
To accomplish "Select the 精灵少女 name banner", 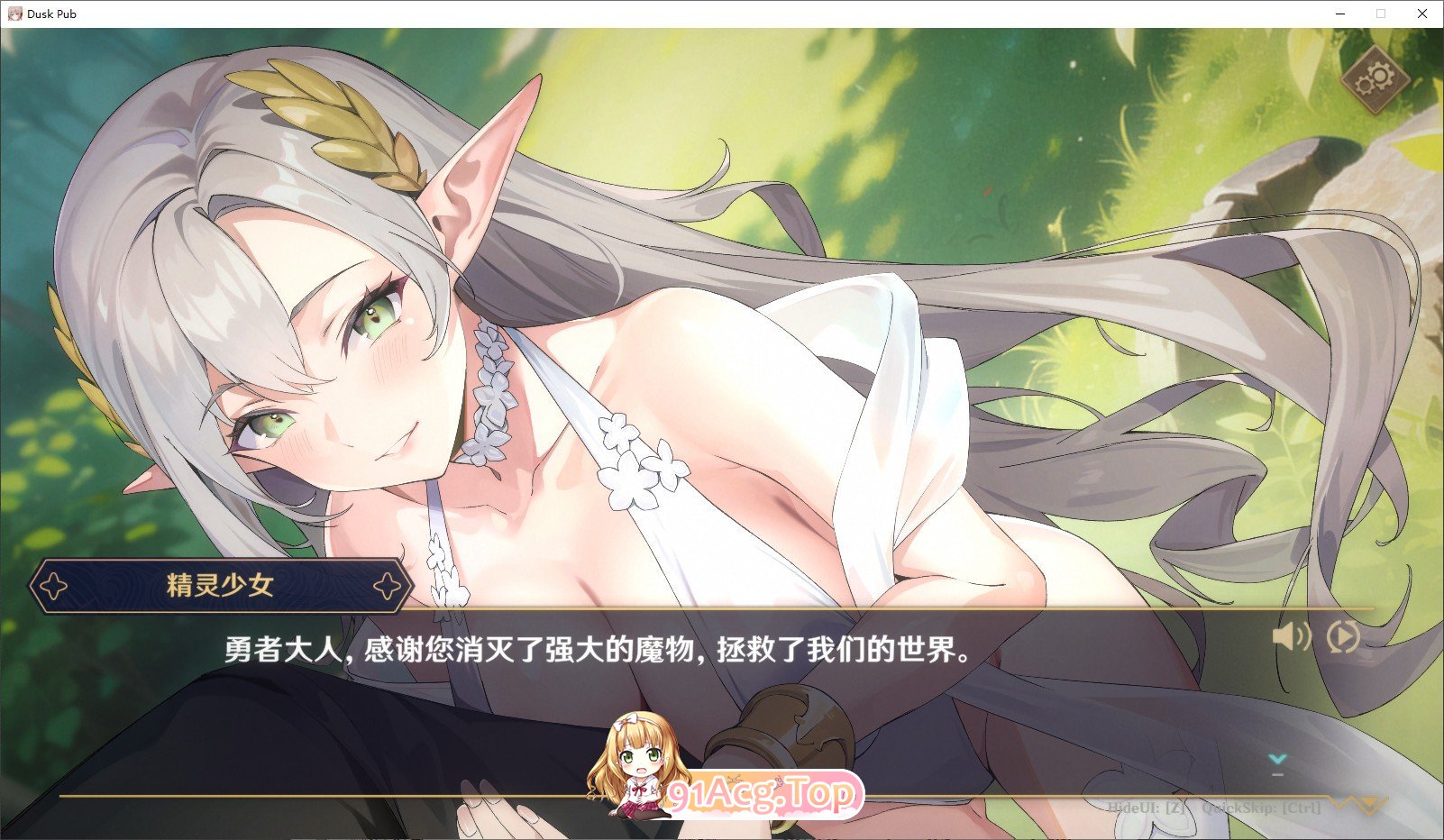I will pos(222,585).
